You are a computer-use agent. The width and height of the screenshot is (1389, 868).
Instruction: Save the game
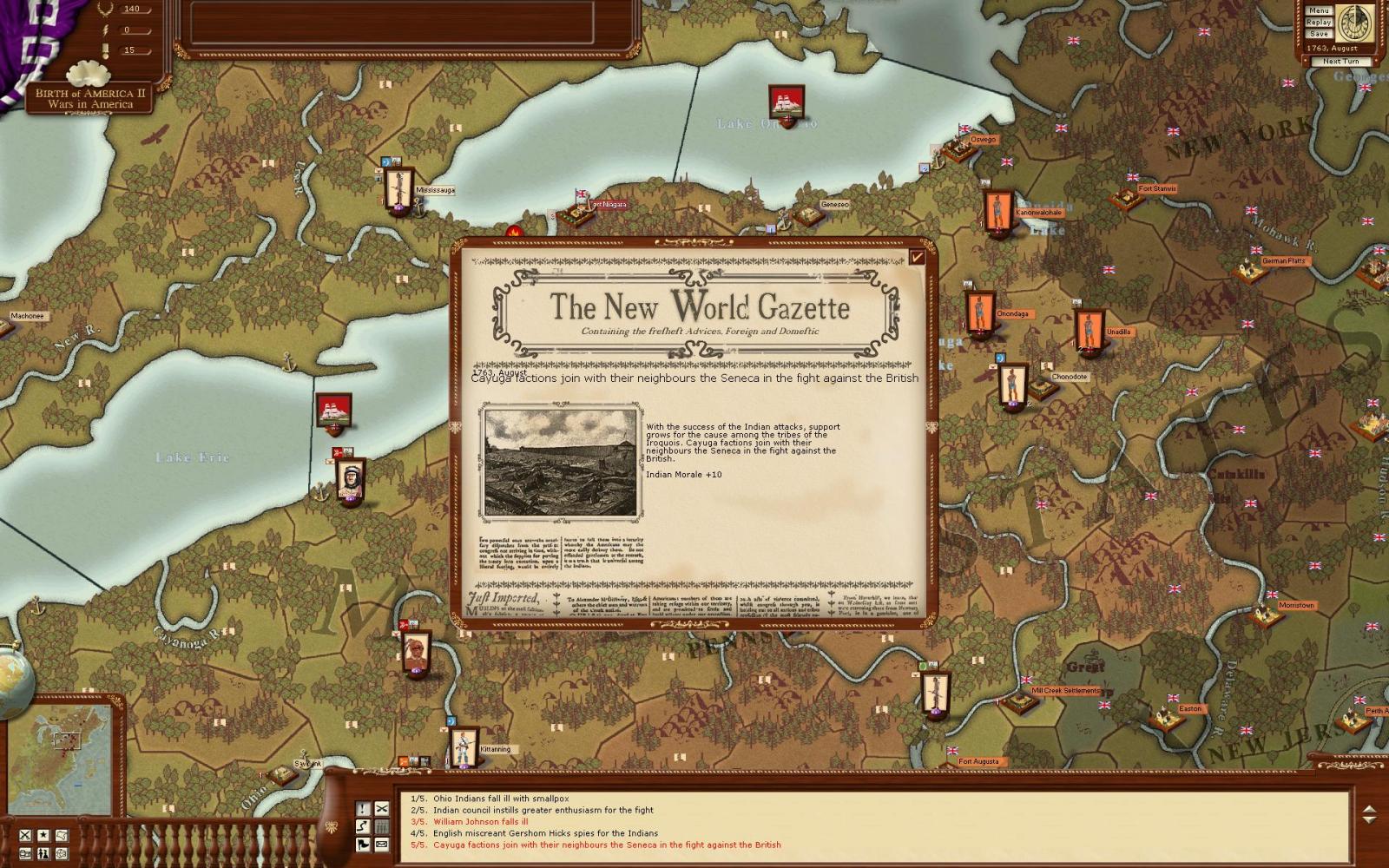(x=1319, y=33)
